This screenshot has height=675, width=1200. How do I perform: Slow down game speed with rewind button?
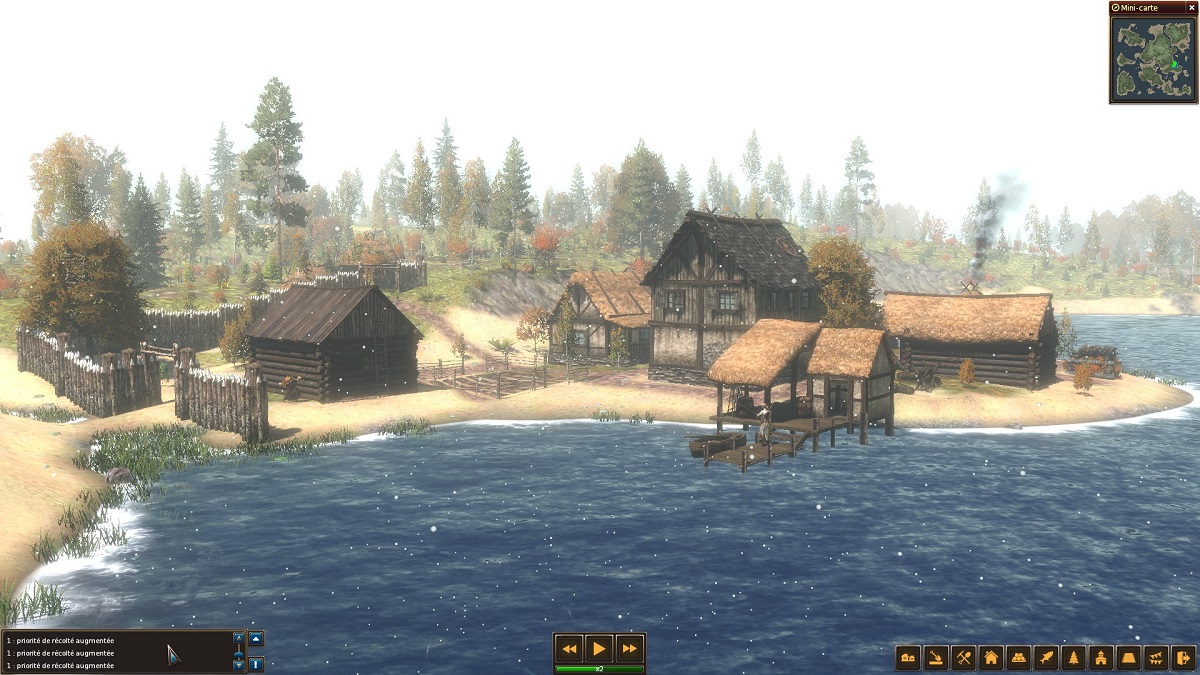[569, 648]
